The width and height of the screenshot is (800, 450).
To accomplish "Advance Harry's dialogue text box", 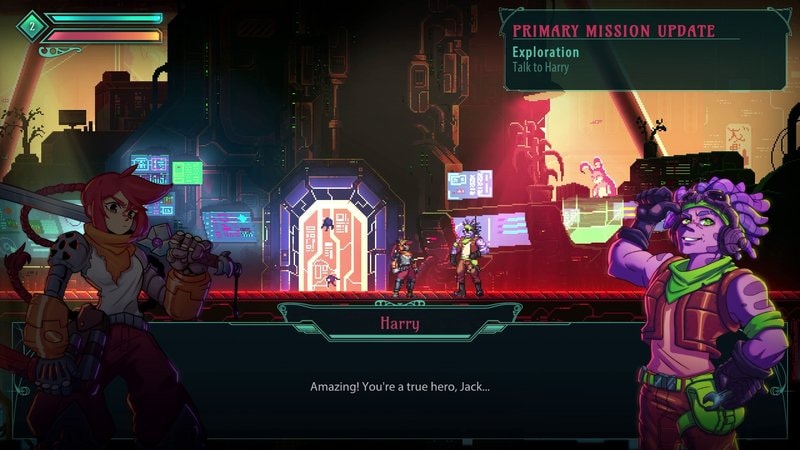I will [x=400, y=386].
